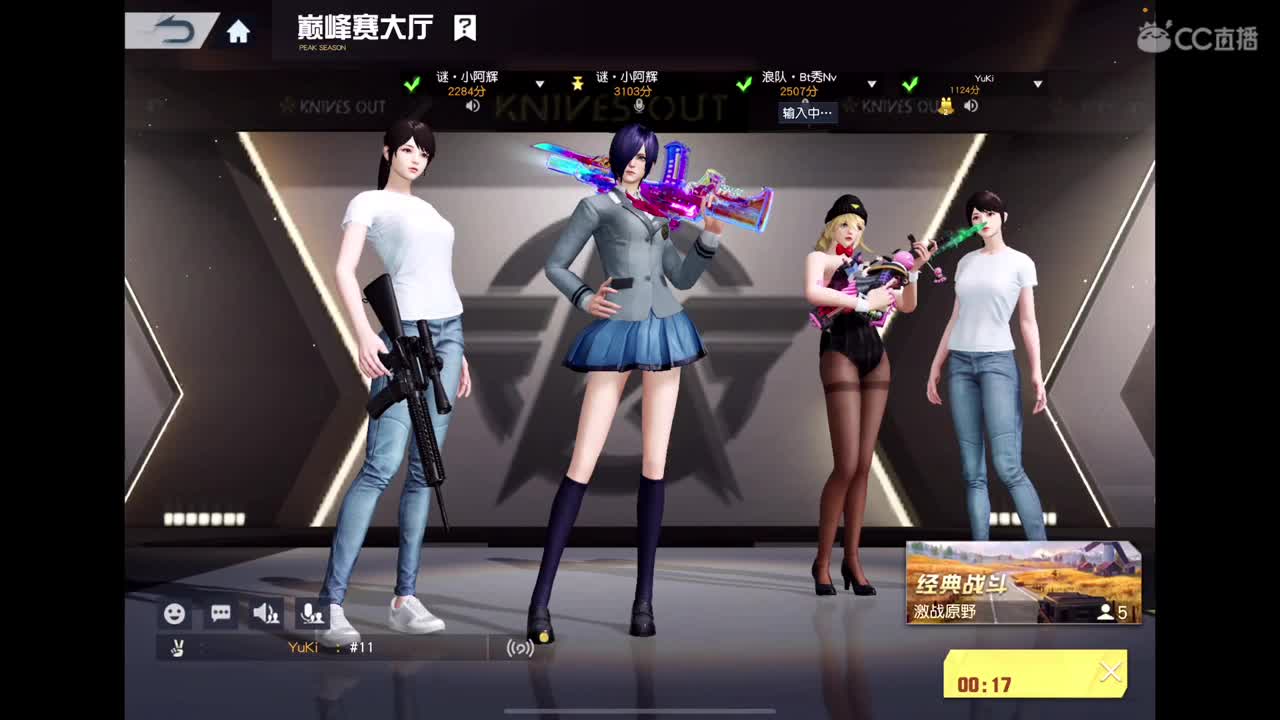Open the chat message window
This screenshot has height=720, width=1280.
click(220, 613)
